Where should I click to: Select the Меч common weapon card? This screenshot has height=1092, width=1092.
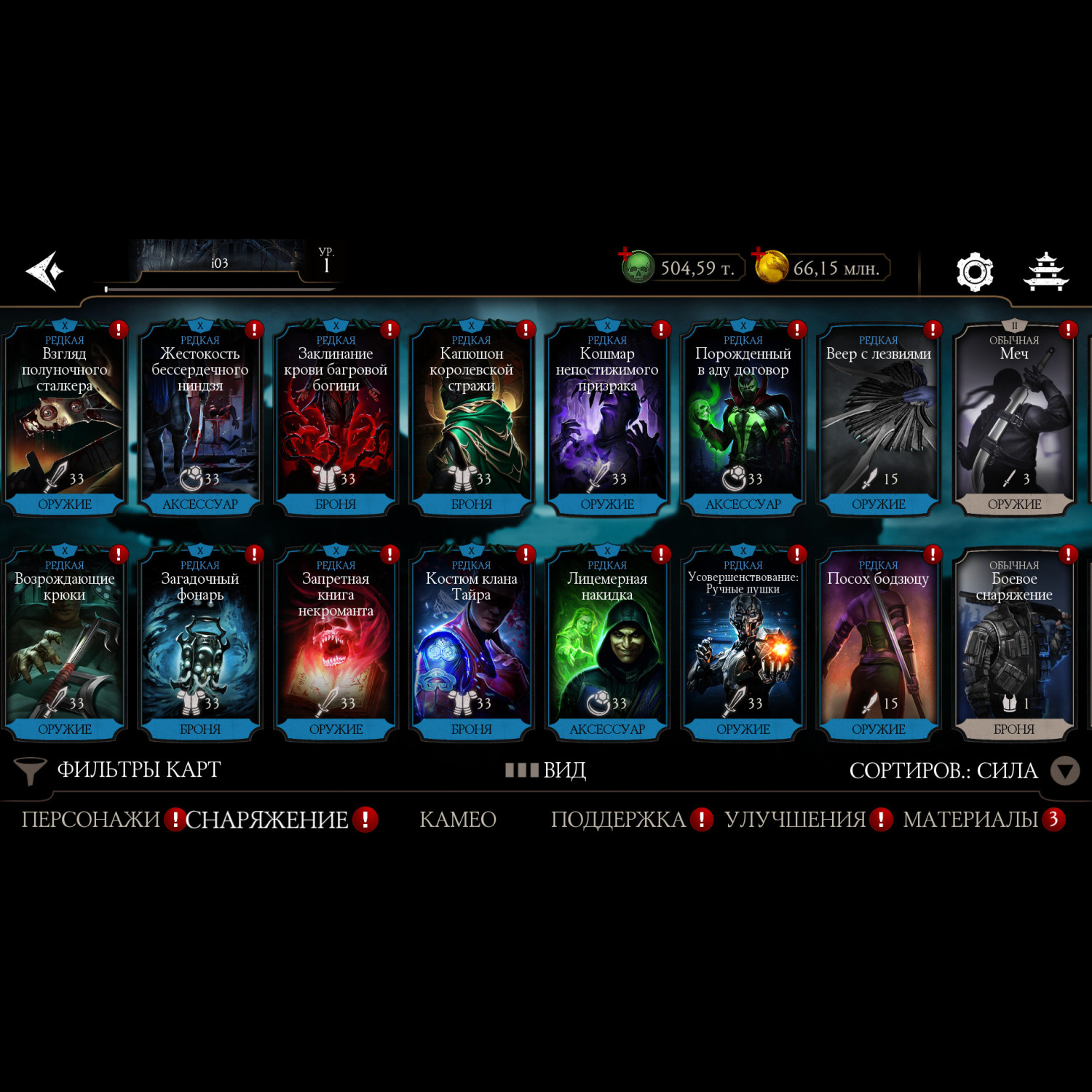tap(1013, 419)
